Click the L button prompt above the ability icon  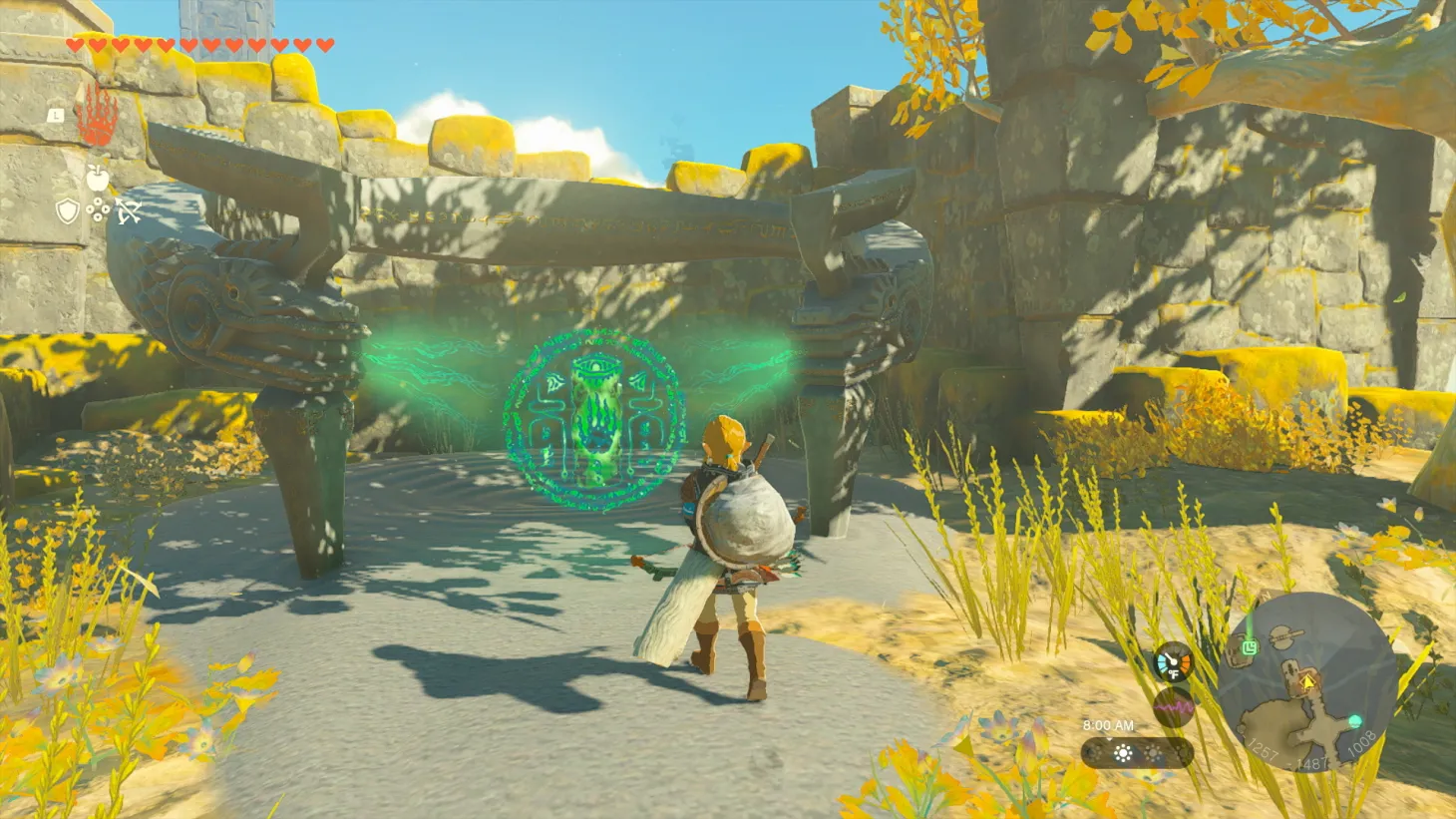(56, 116)
